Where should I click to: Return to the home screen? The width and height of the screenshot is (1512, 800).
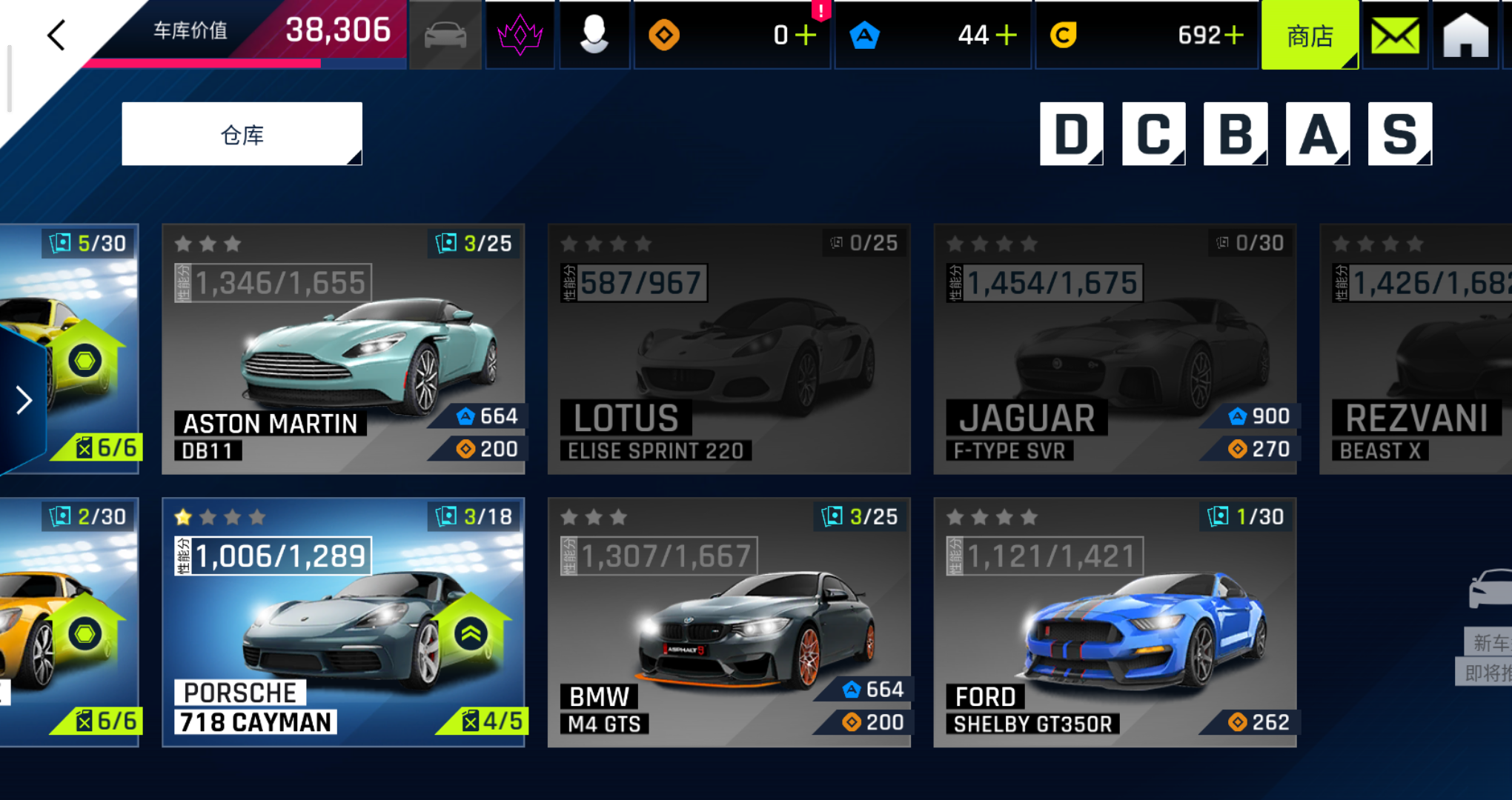pyautogui.click(x=1465, y=35)
